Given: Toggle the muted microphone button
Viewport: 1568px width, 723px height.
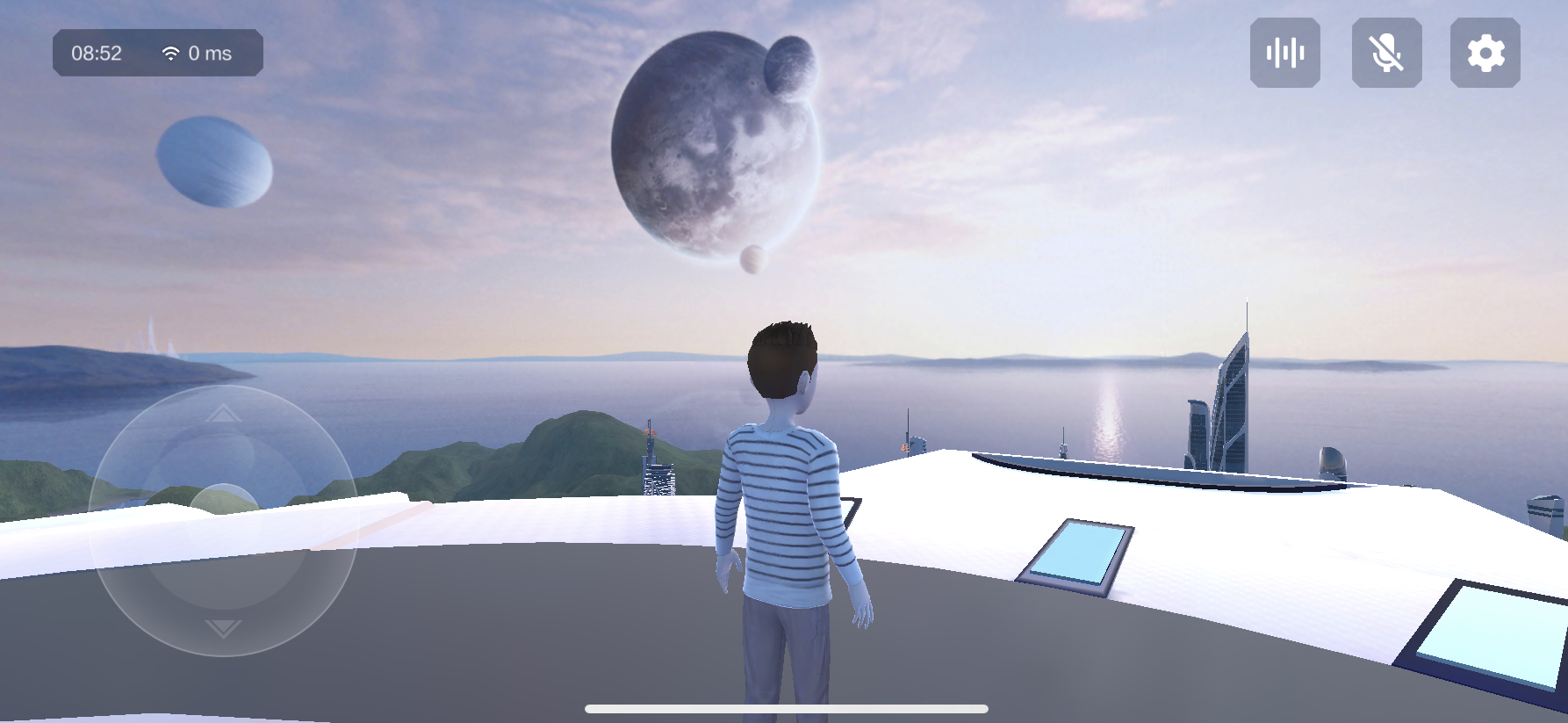Looking at the screenshot, I should (1386, 53).
